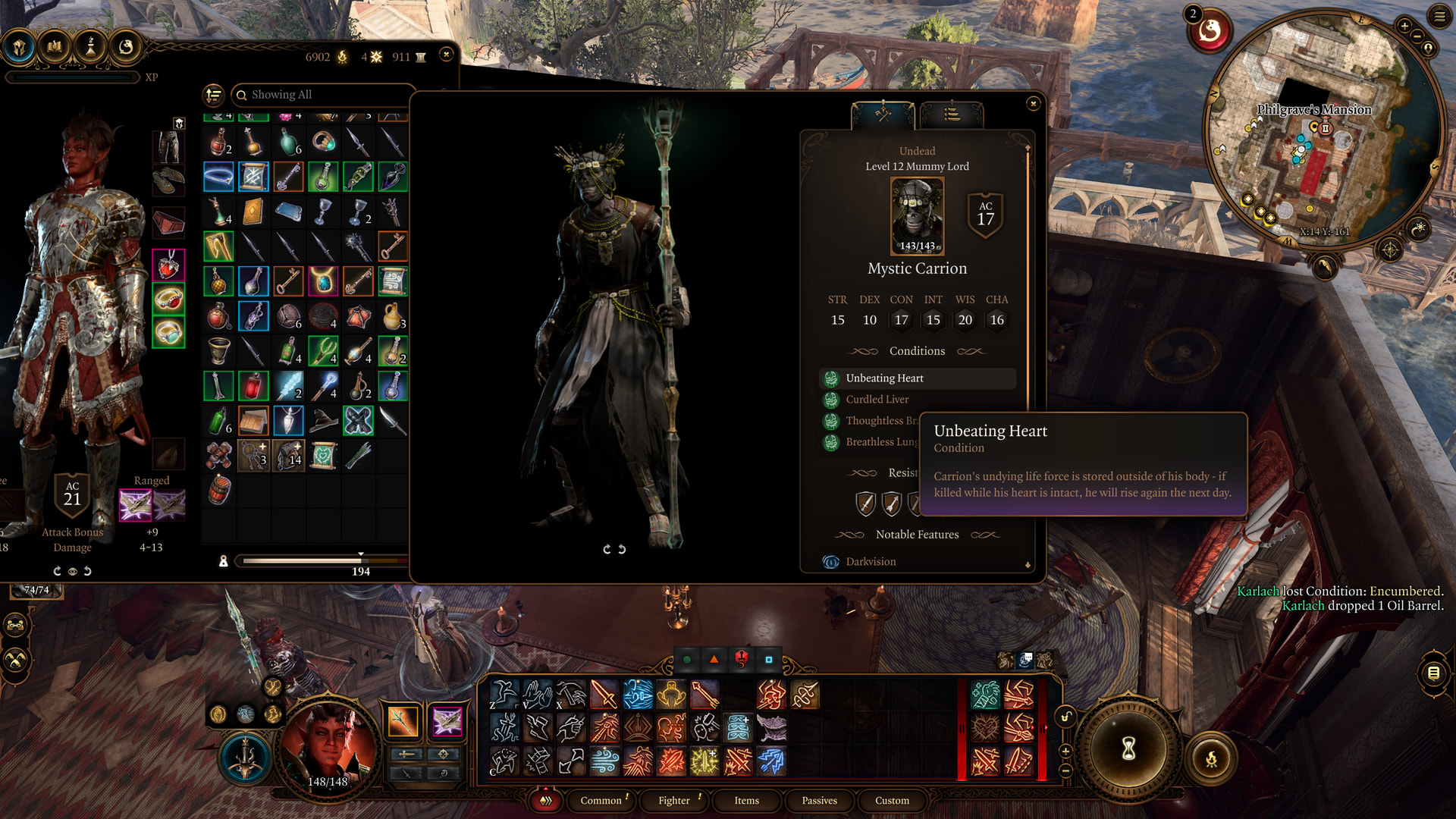Switch to the Items hotbar tab
Viewport: 1456px width, 819px height.
coord(746,801)
